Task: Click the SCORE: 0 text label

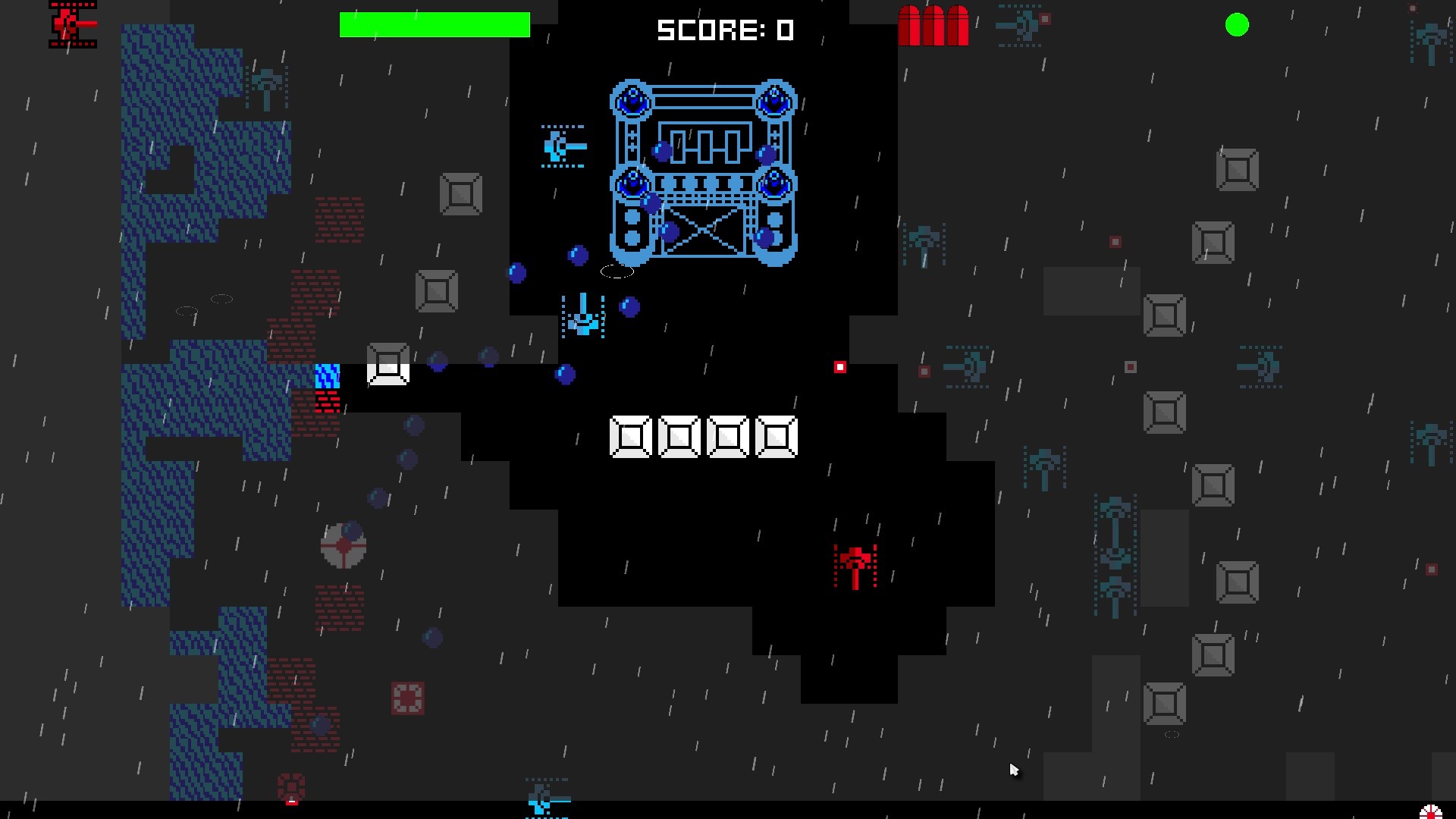Action: point(726,30)
